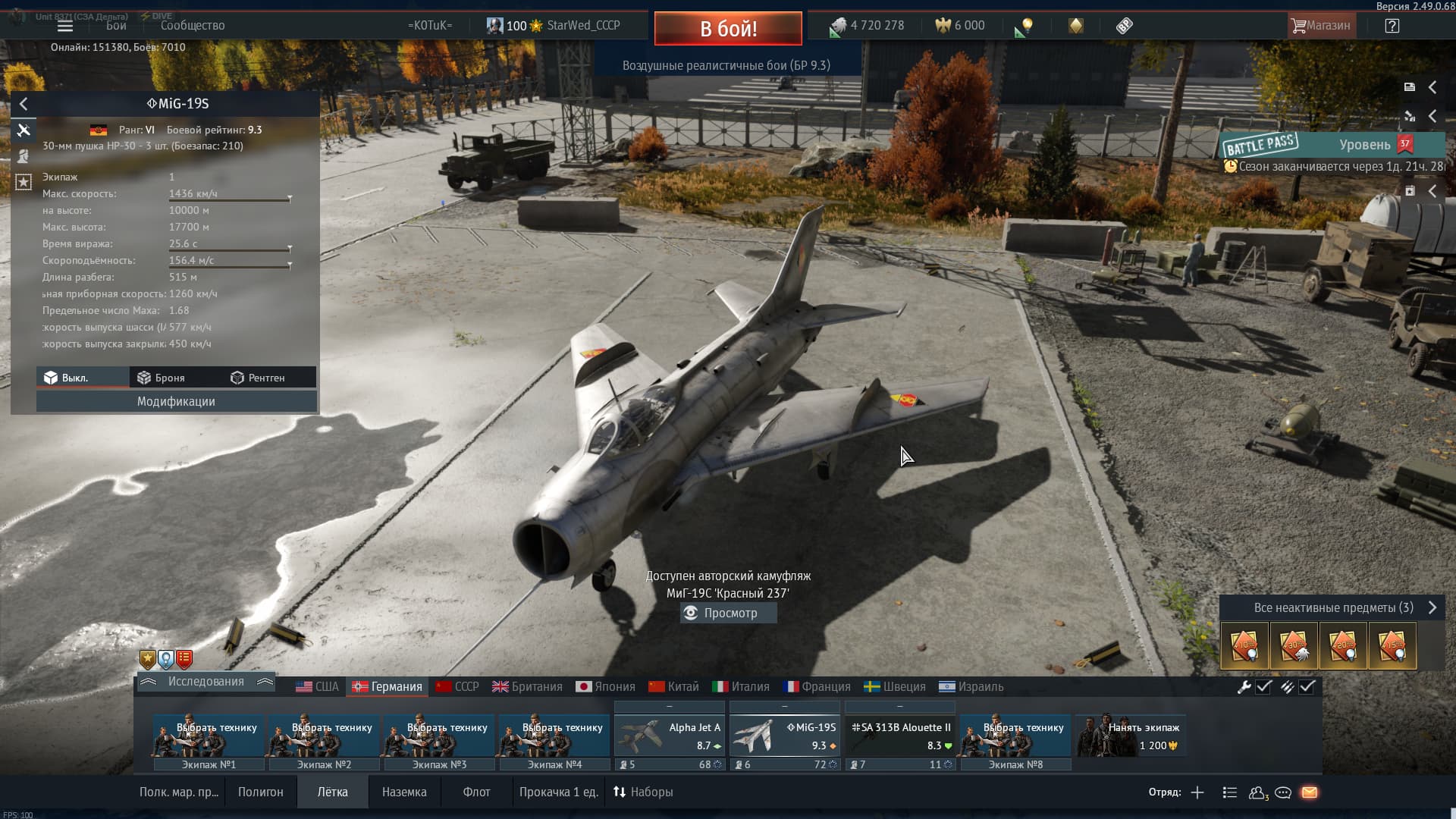Switch to the США nation tab
Viewport: 1456px width, 819px height.
pyautogui.click(x=317, y=687)
